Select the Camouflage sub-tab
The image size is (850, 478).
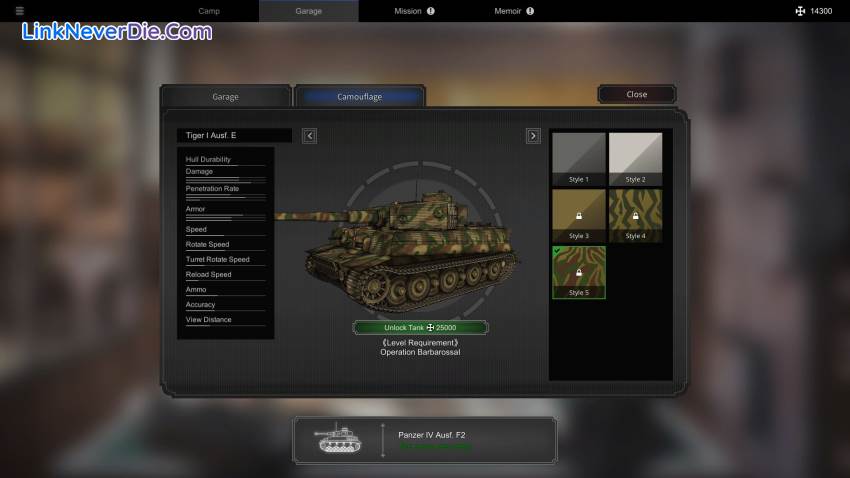point(359,96)
